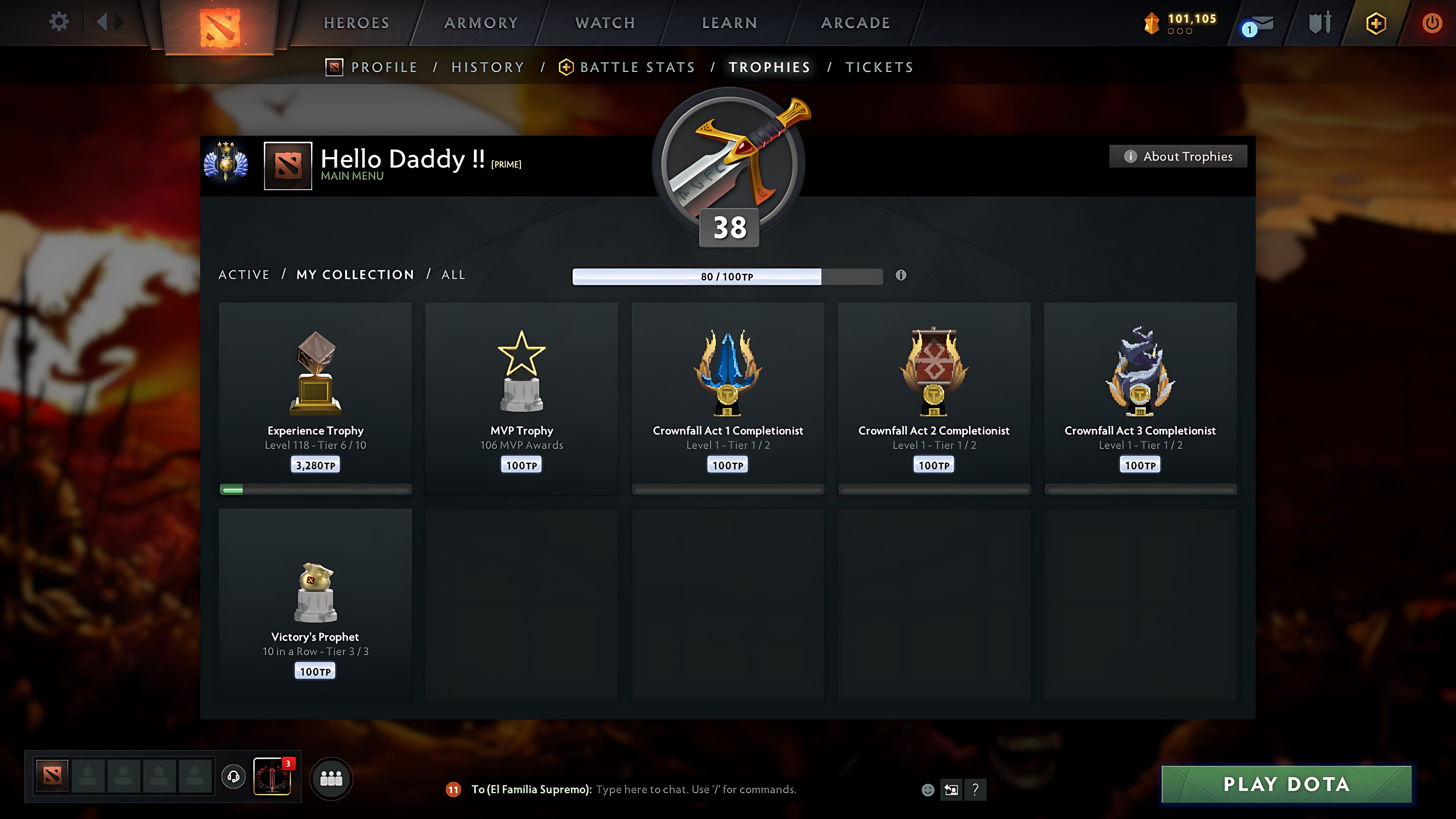
Task: Expand the chat channel switcher
Action: pyautogui.click(x=951, y=790)
